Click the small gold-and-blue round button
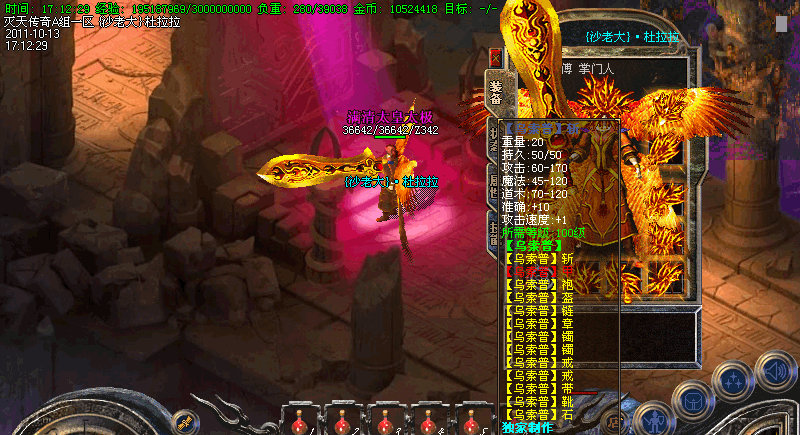Screen dimensions: 800x435 click(183, 421)
